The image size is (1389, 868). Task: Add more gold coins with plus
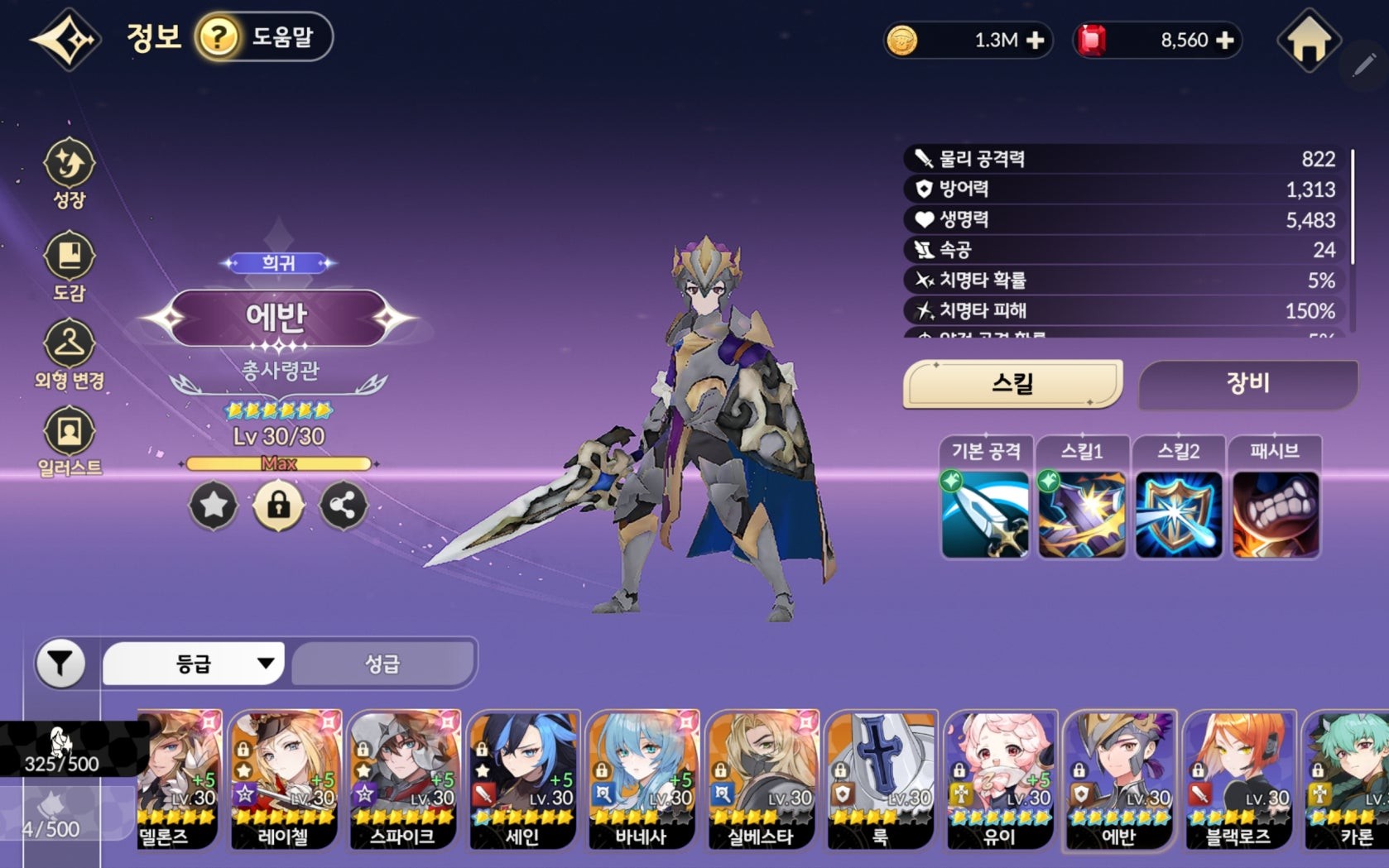[x=1035, y=41]
